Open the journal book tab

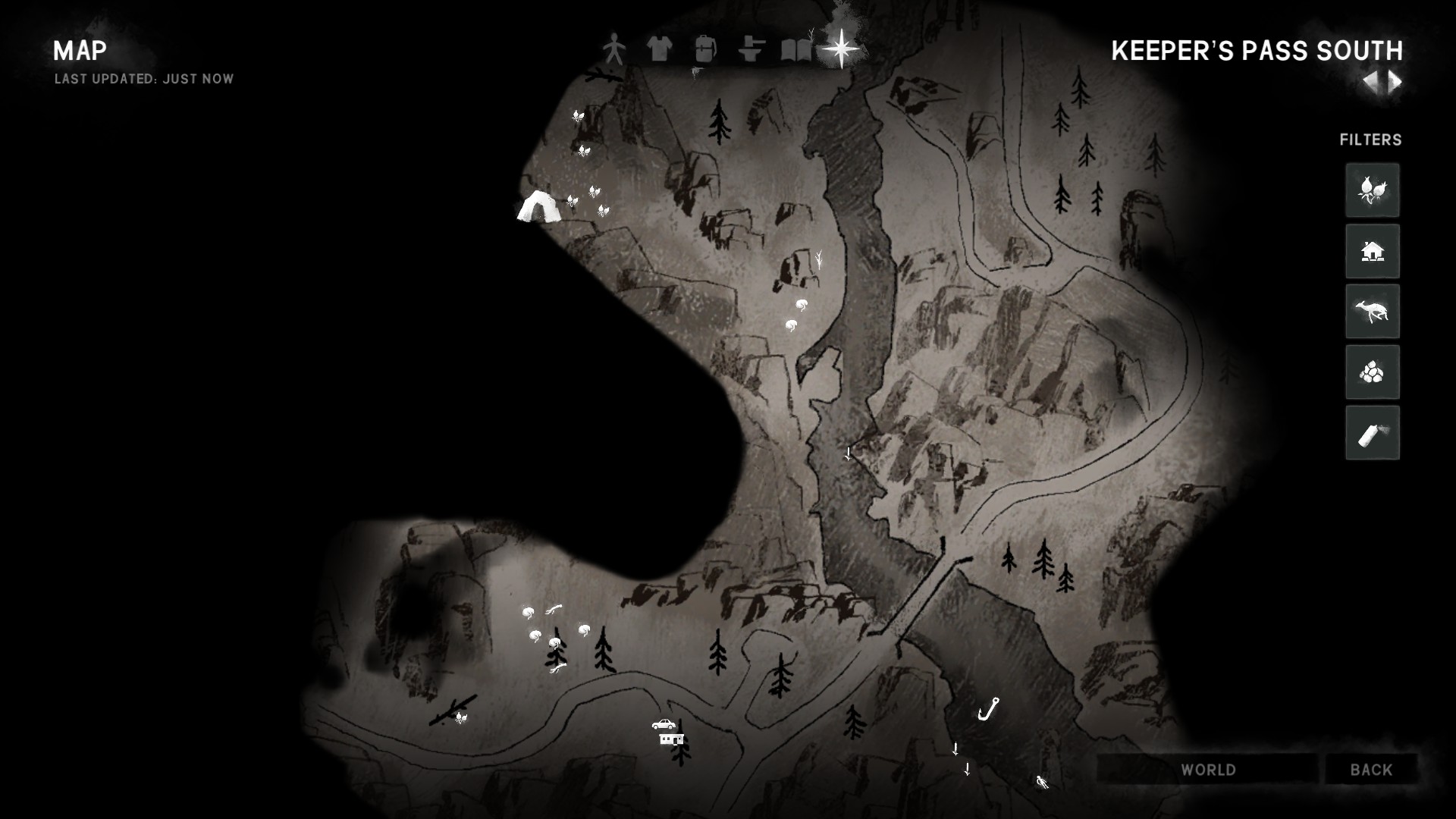[795, 50]
